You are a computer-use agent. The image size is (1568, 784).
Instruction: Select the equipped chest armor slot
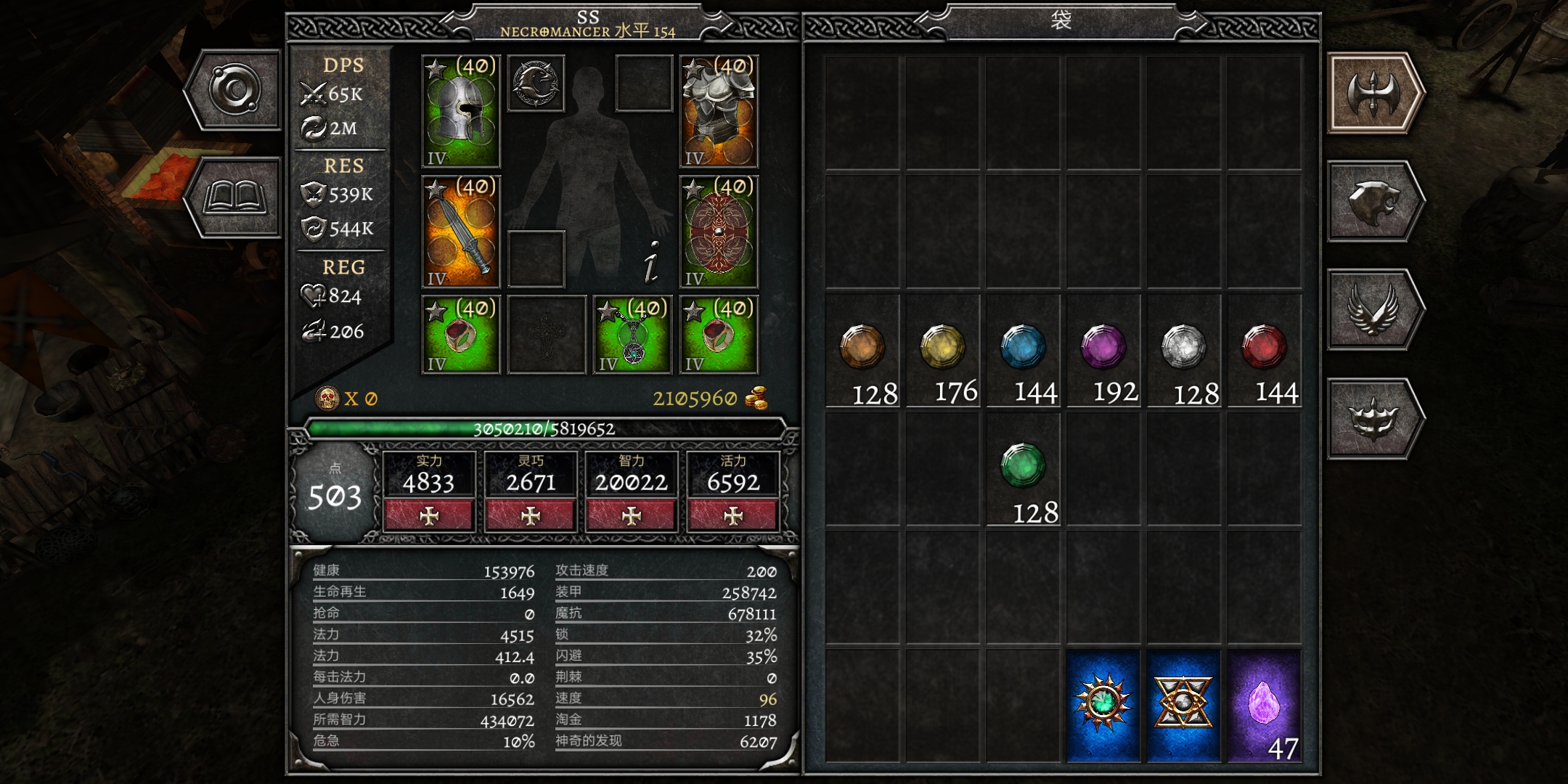[x=719, y=111]
